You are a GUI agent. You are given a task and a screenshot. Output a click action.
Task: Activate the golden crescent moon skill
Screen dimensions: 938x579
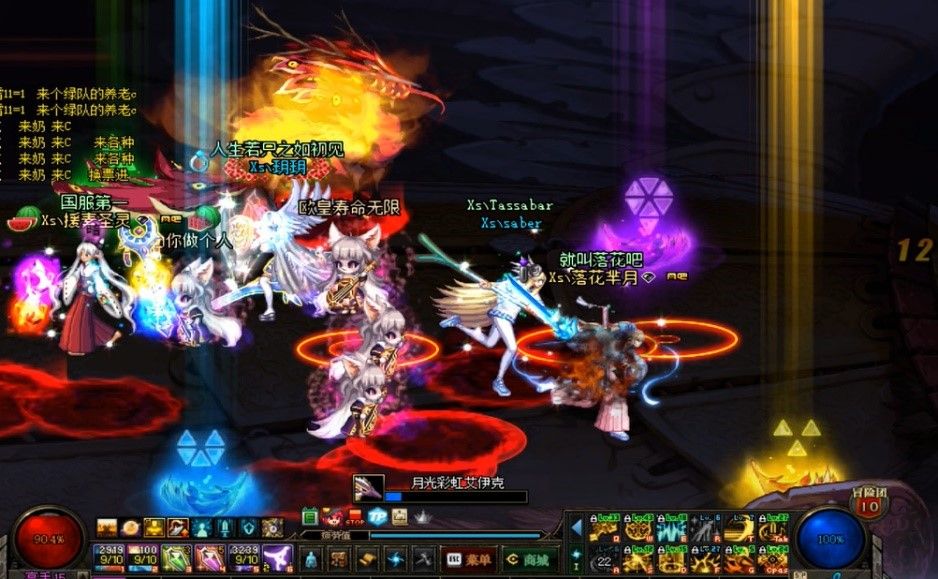pyautogui.click(x=739, y=527)
